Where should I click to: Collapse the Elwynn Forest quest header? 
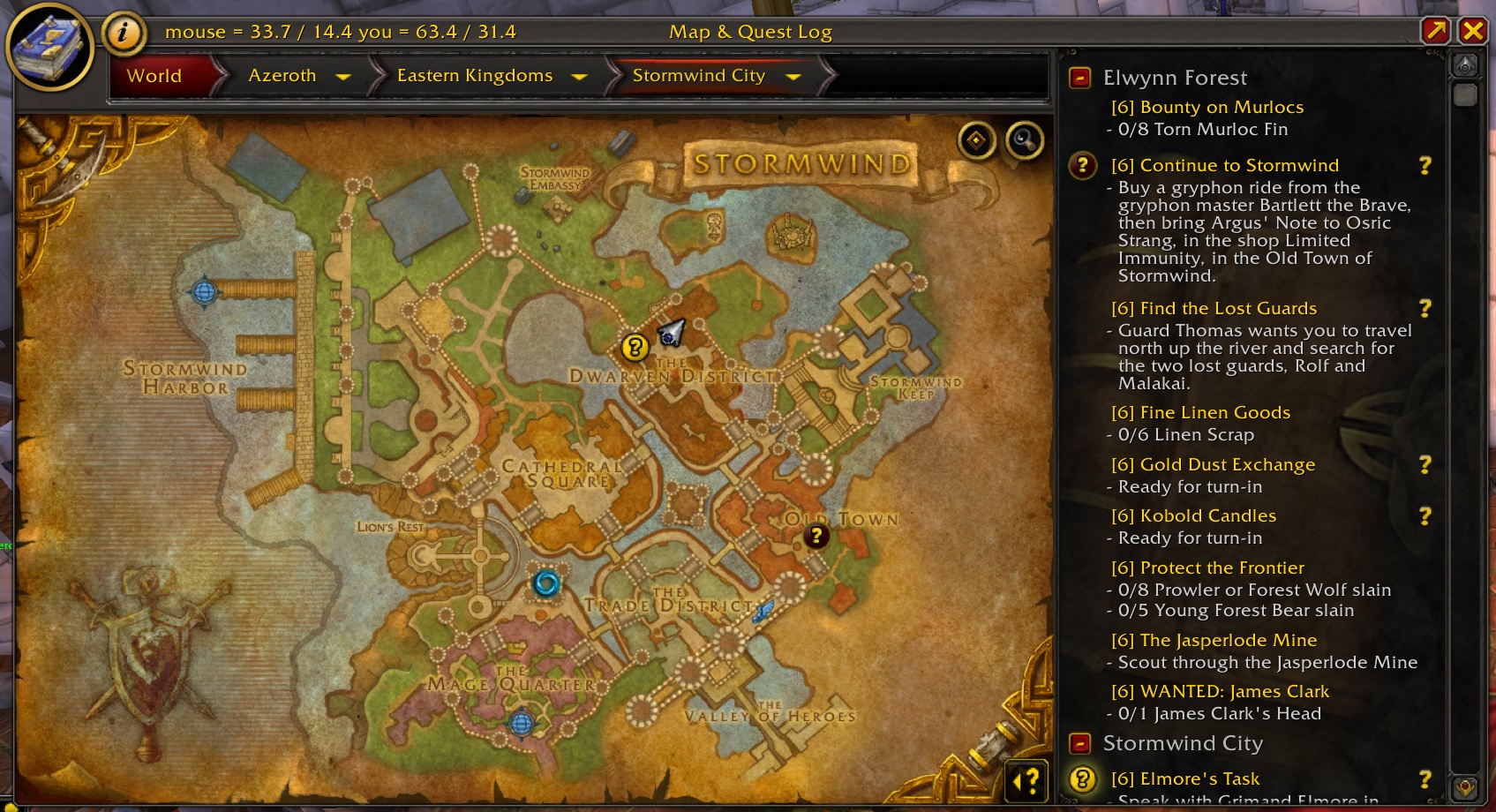pyautogui.click(x=1079, y=78)
